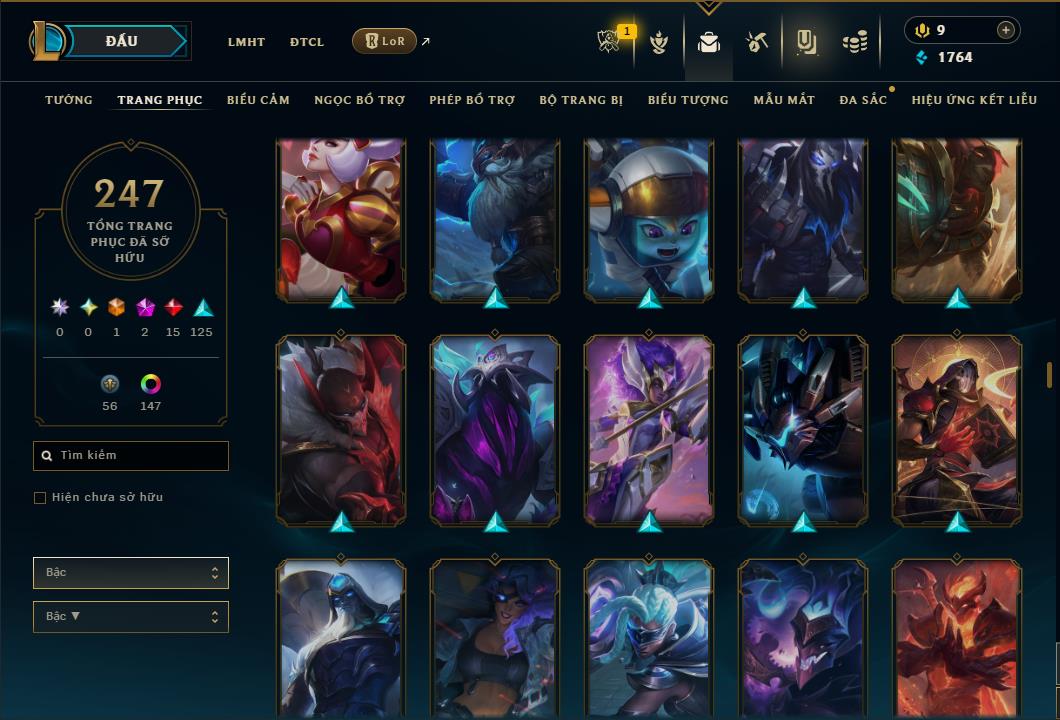
Task: Select the astronaut helmet skin card
Action: point(649,220)
